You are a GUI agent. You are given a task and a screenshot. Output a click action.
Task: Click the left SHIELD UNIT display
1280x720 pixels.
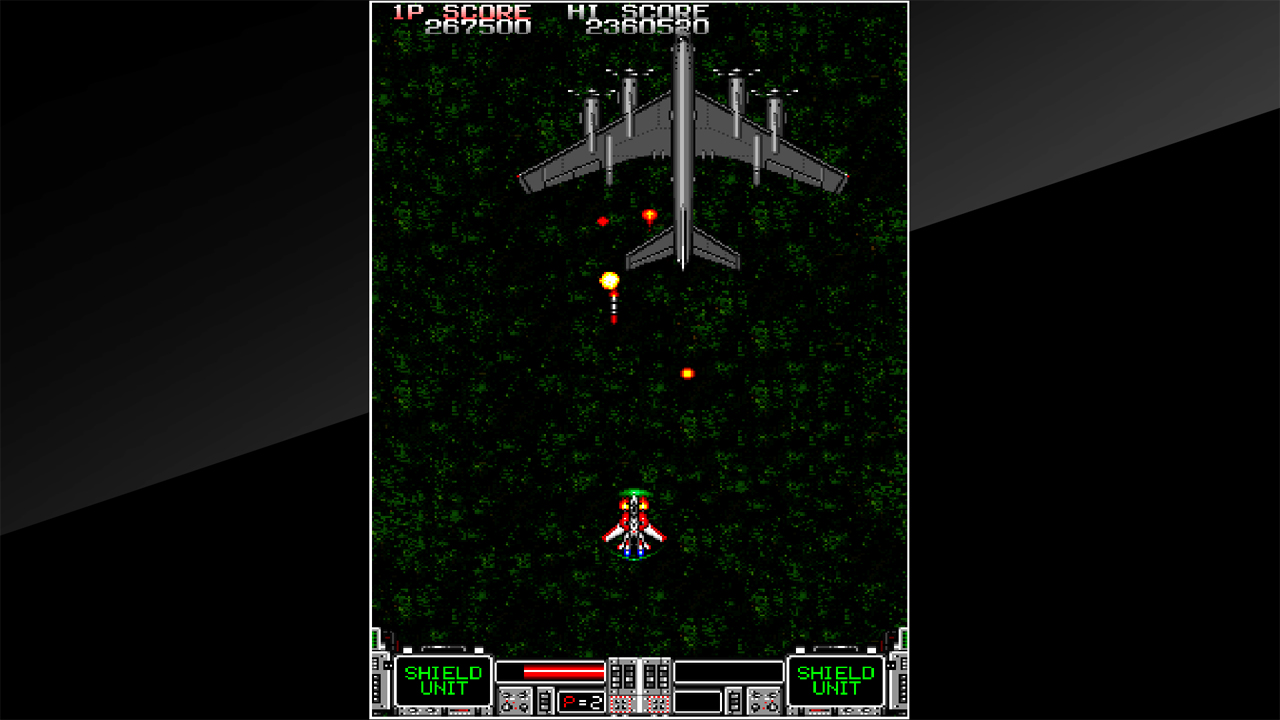point(443,678)
